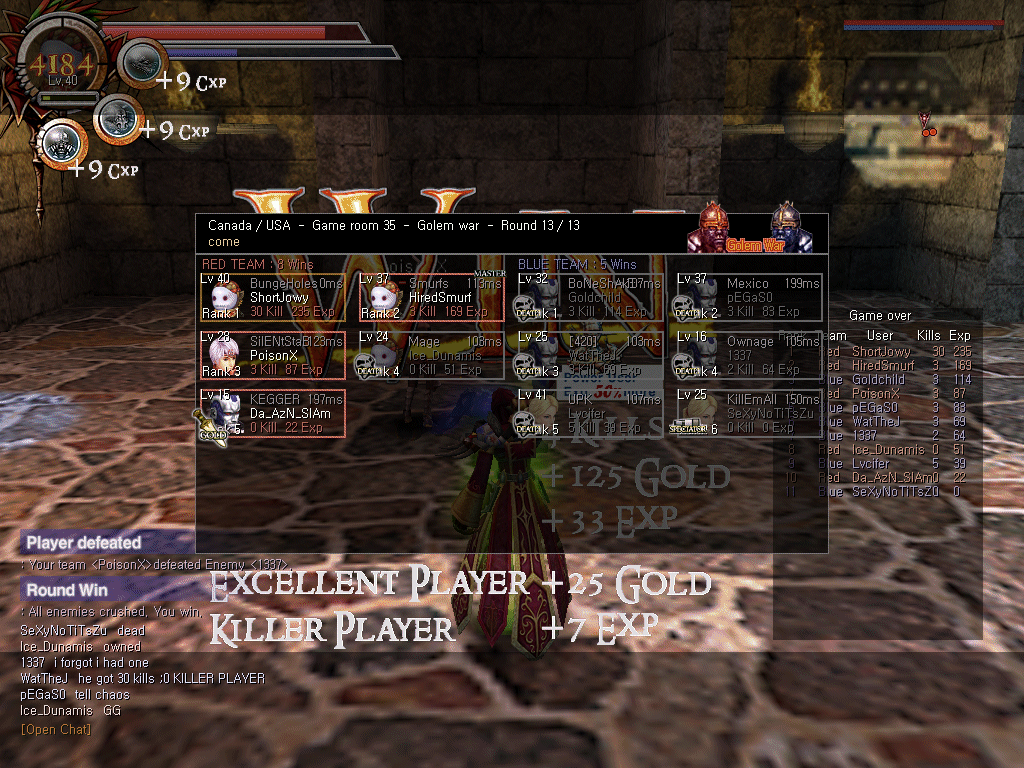Activate the middle round skill icon
Screen dimensions: 1024x768
(x=118, y=119)
